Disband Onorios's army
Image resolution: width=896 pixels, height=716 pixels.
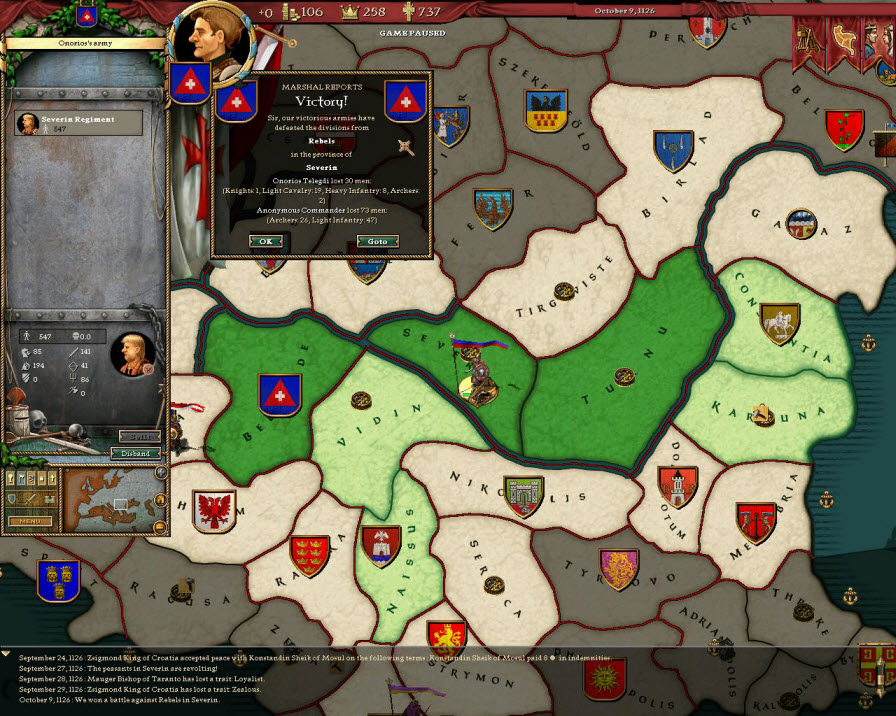point(136,453)
